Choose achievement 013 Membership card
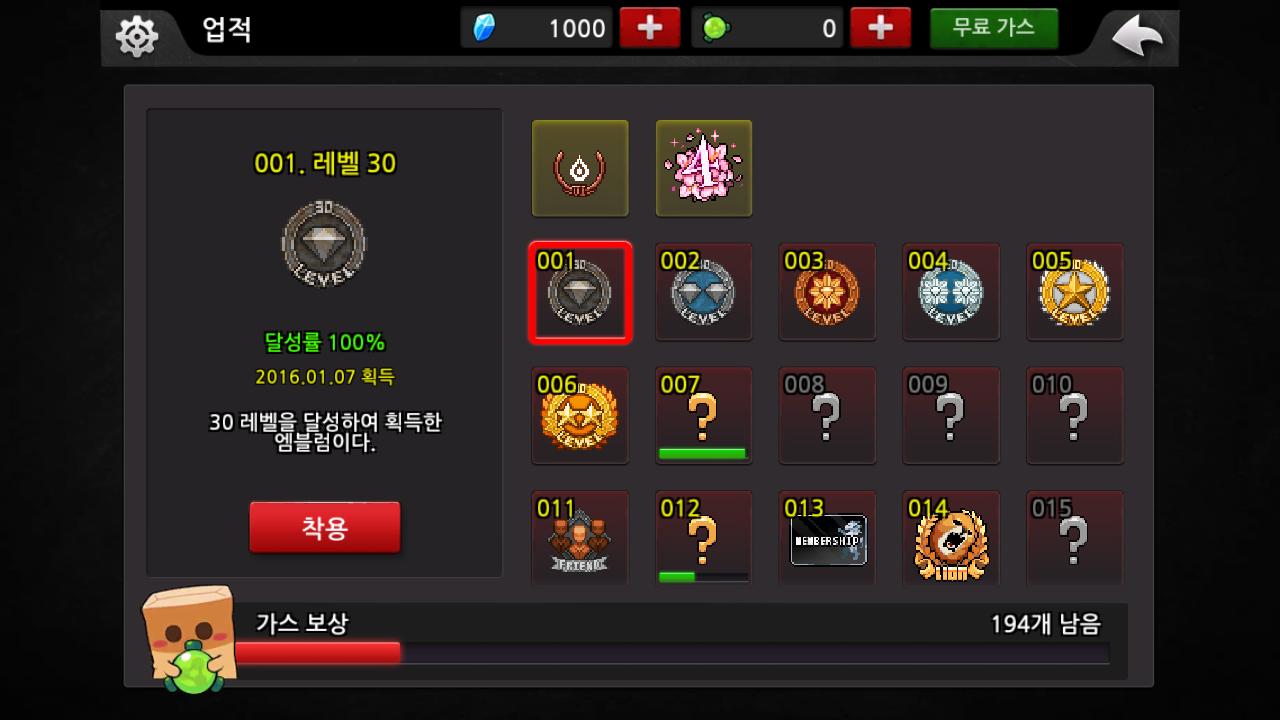The width and height of the screenshot is (1280, 720). [x=827, y=538]
